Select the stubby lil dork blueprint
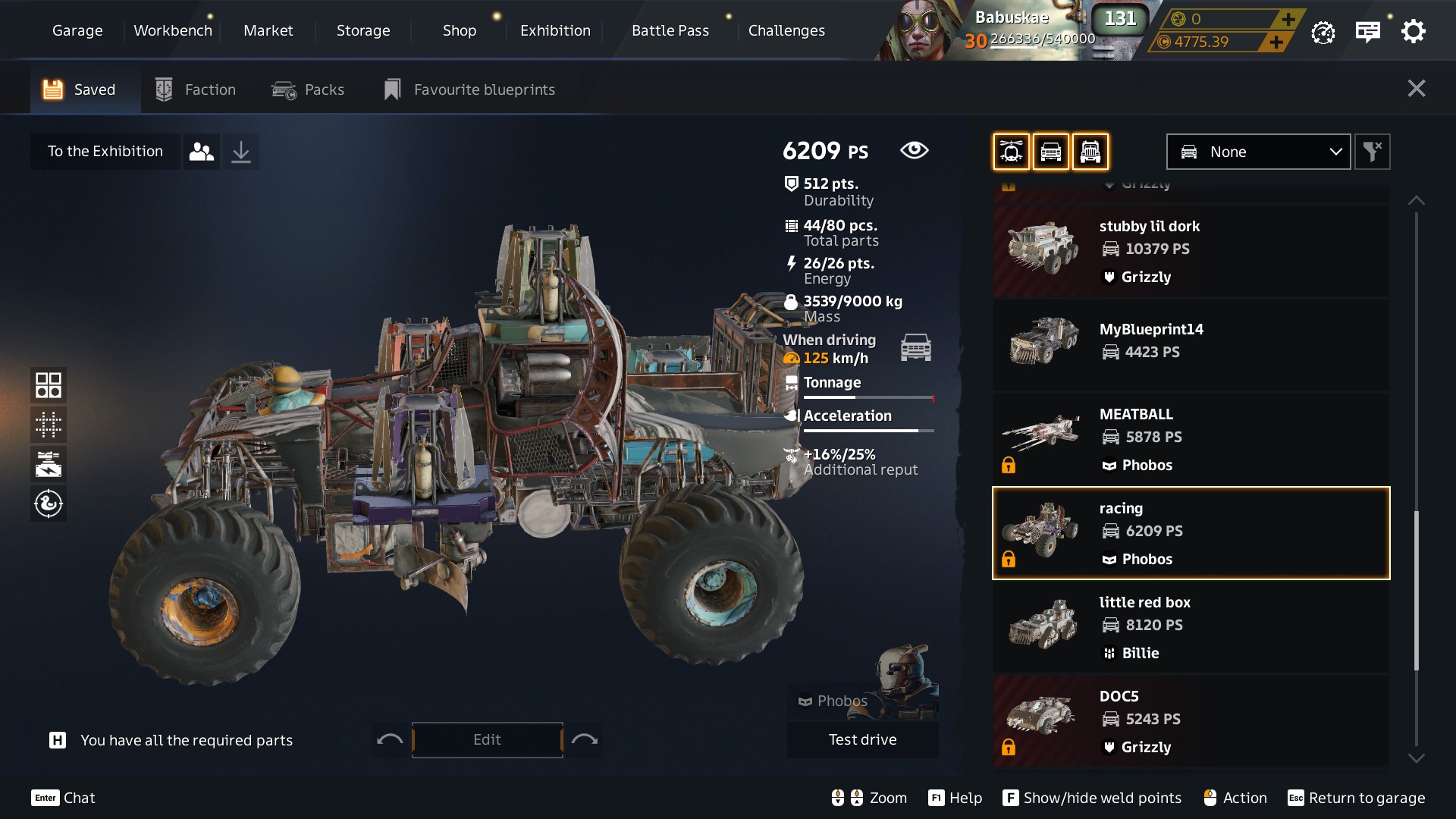 click(x=1191, y=251)
